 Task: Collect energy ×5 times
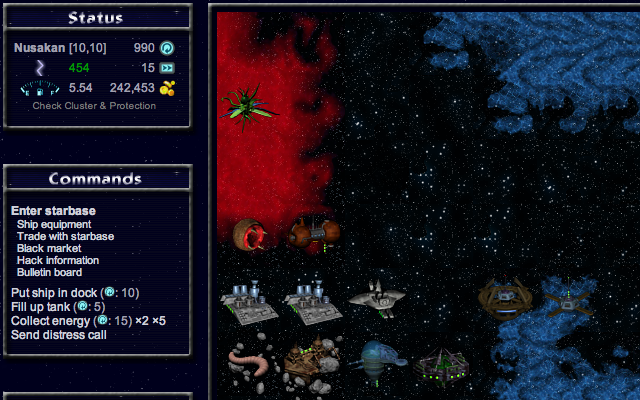(x=158, y=320)
